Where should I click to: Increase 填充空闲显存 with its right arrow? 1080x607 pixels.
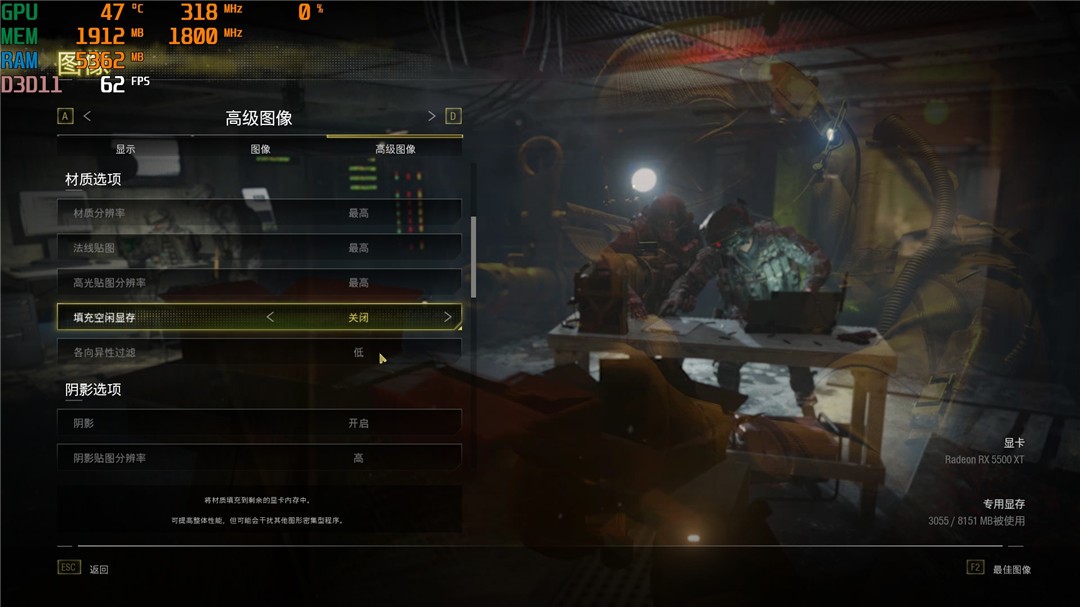click(447, 318)
